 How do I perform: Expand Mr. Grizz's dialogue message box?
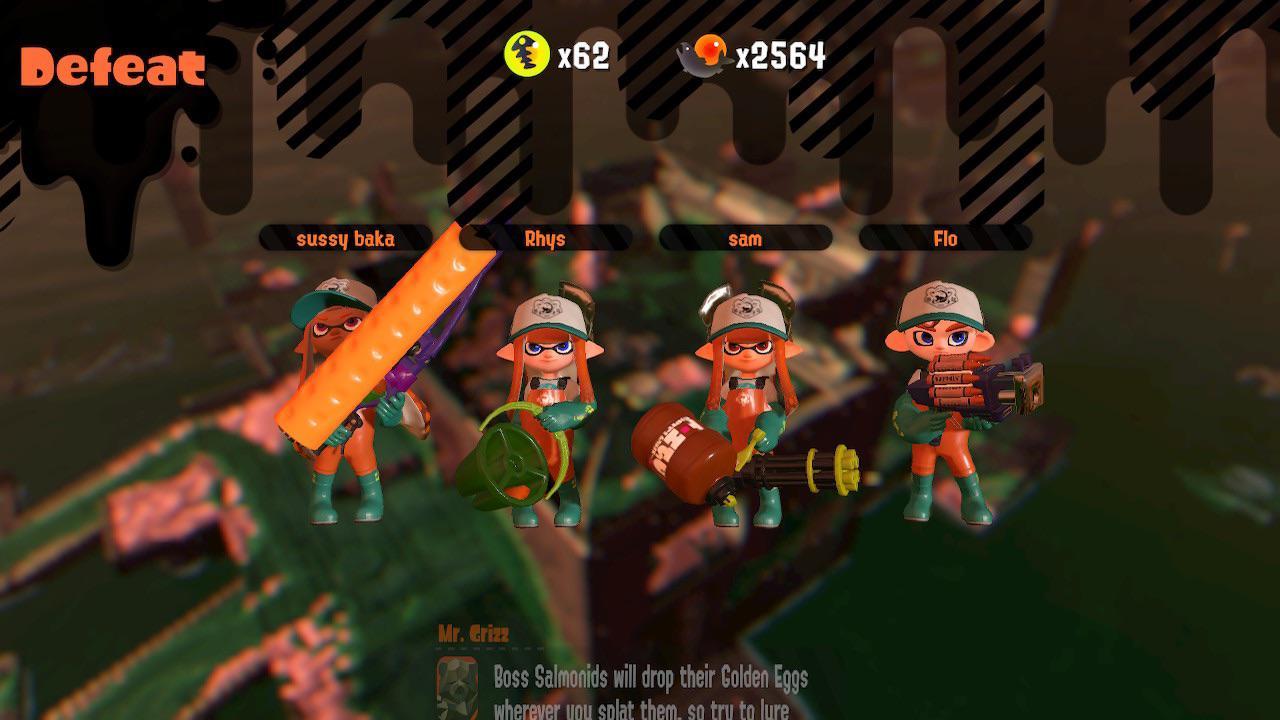650,690
